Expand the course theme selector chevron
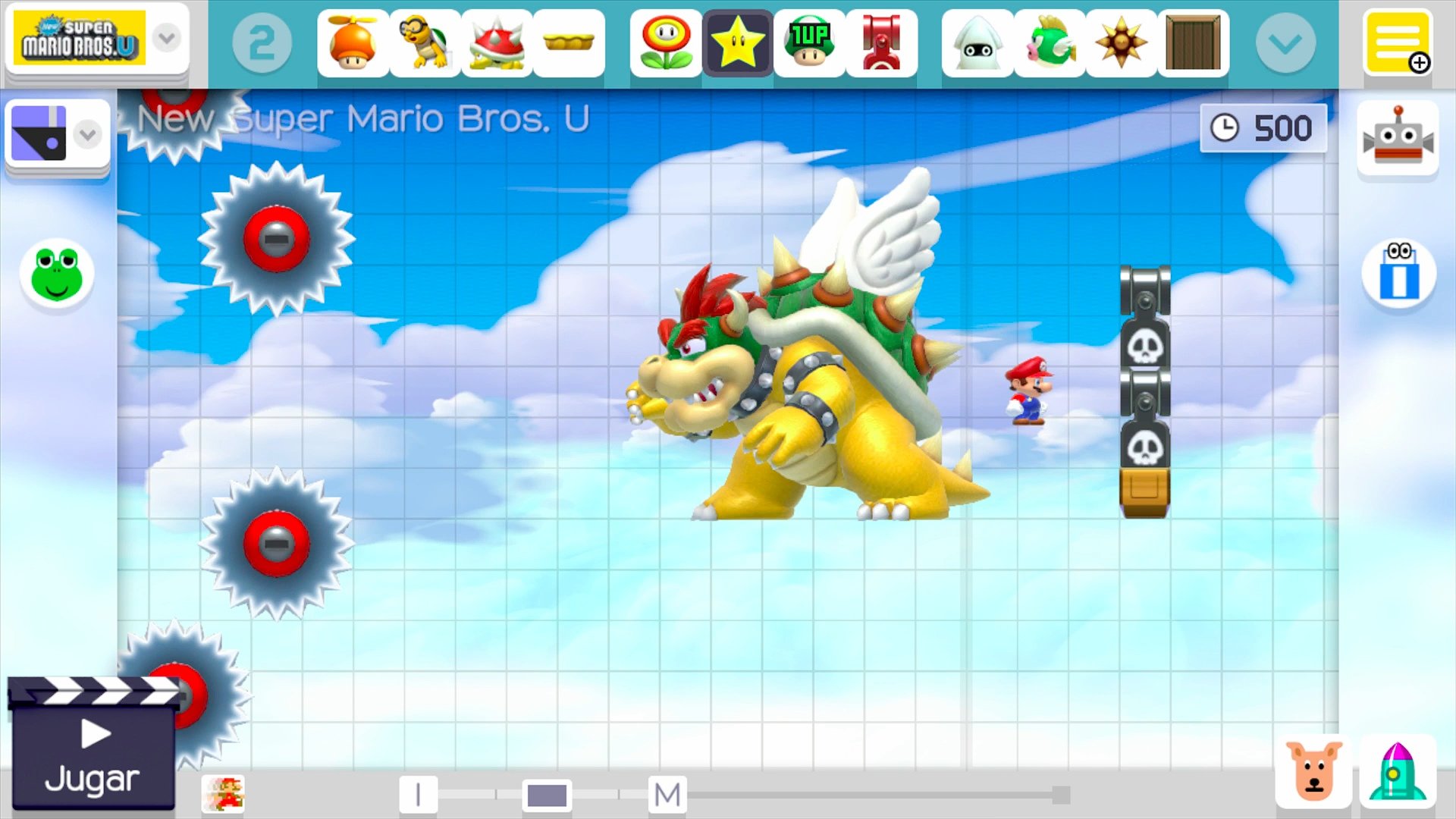1456x819 pixels. [87, 134]
